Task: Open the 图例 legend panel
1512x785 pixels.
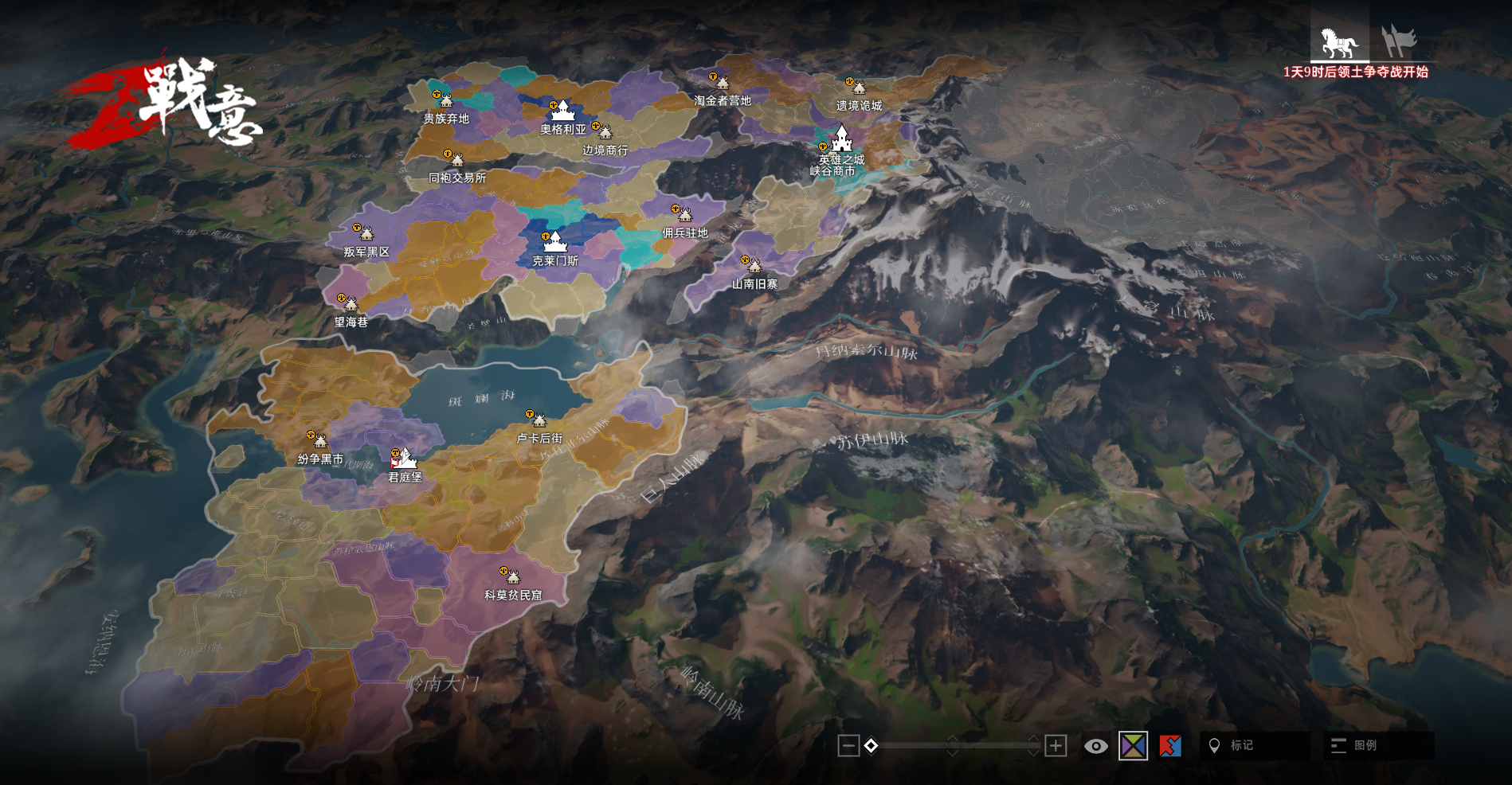Action: pyautogui.click(x=1378, y=746)
